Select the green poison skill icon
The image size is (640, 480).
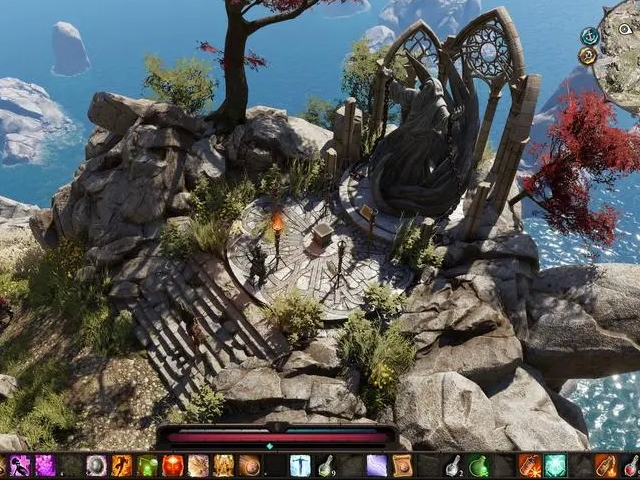click(x=148, y=465)
